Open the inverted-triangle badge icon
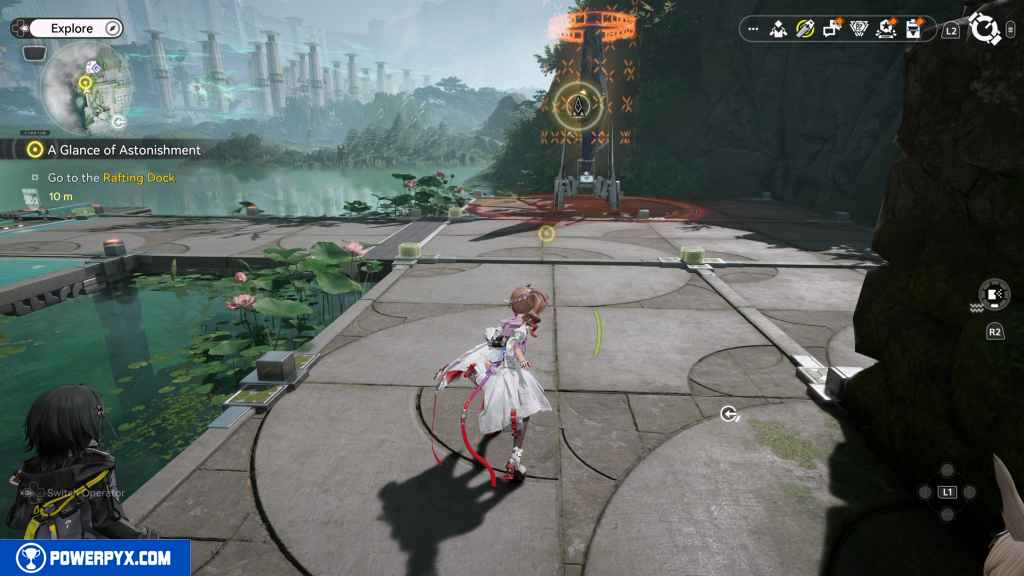Screen dimensions: 1024x576 point(858,30)
